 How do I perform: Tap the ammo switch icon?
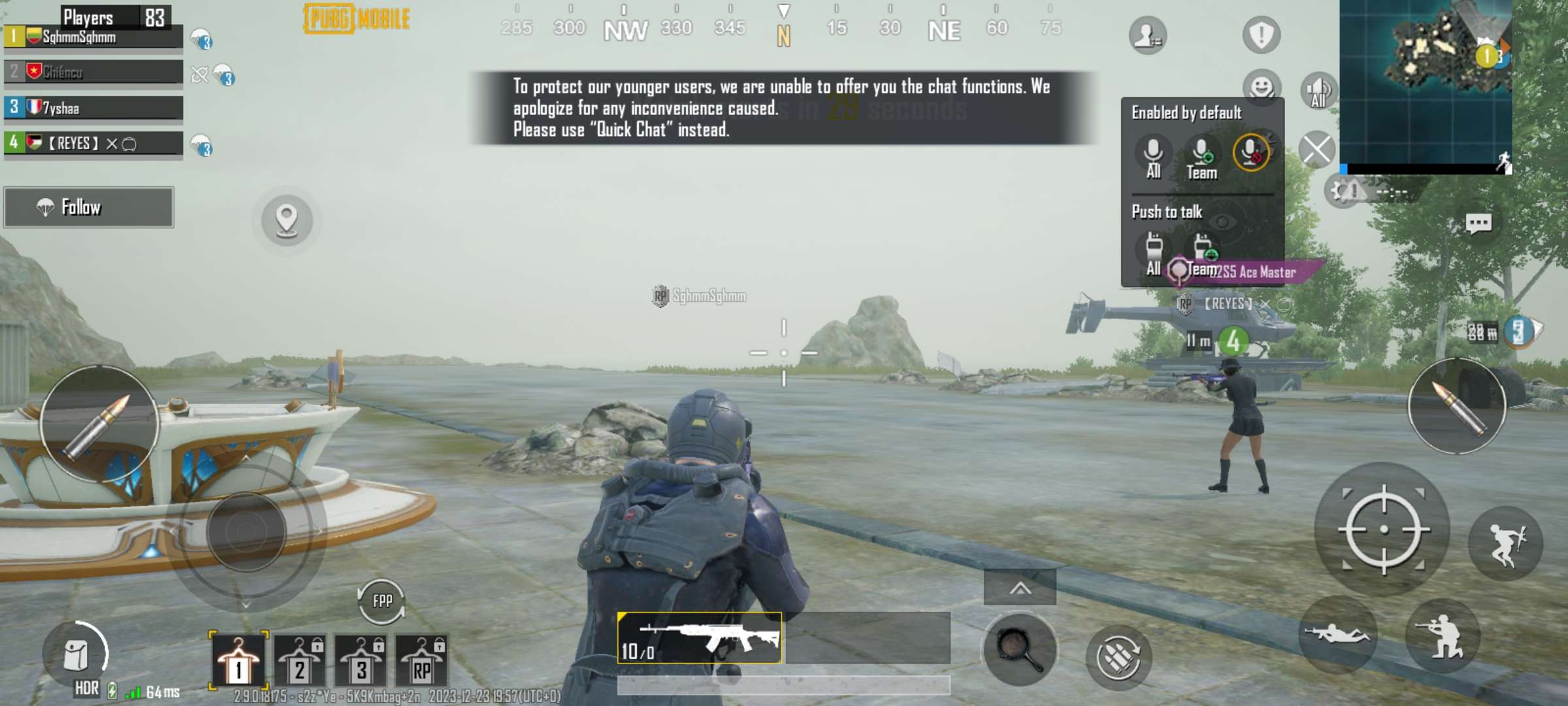click(1121, 652)
